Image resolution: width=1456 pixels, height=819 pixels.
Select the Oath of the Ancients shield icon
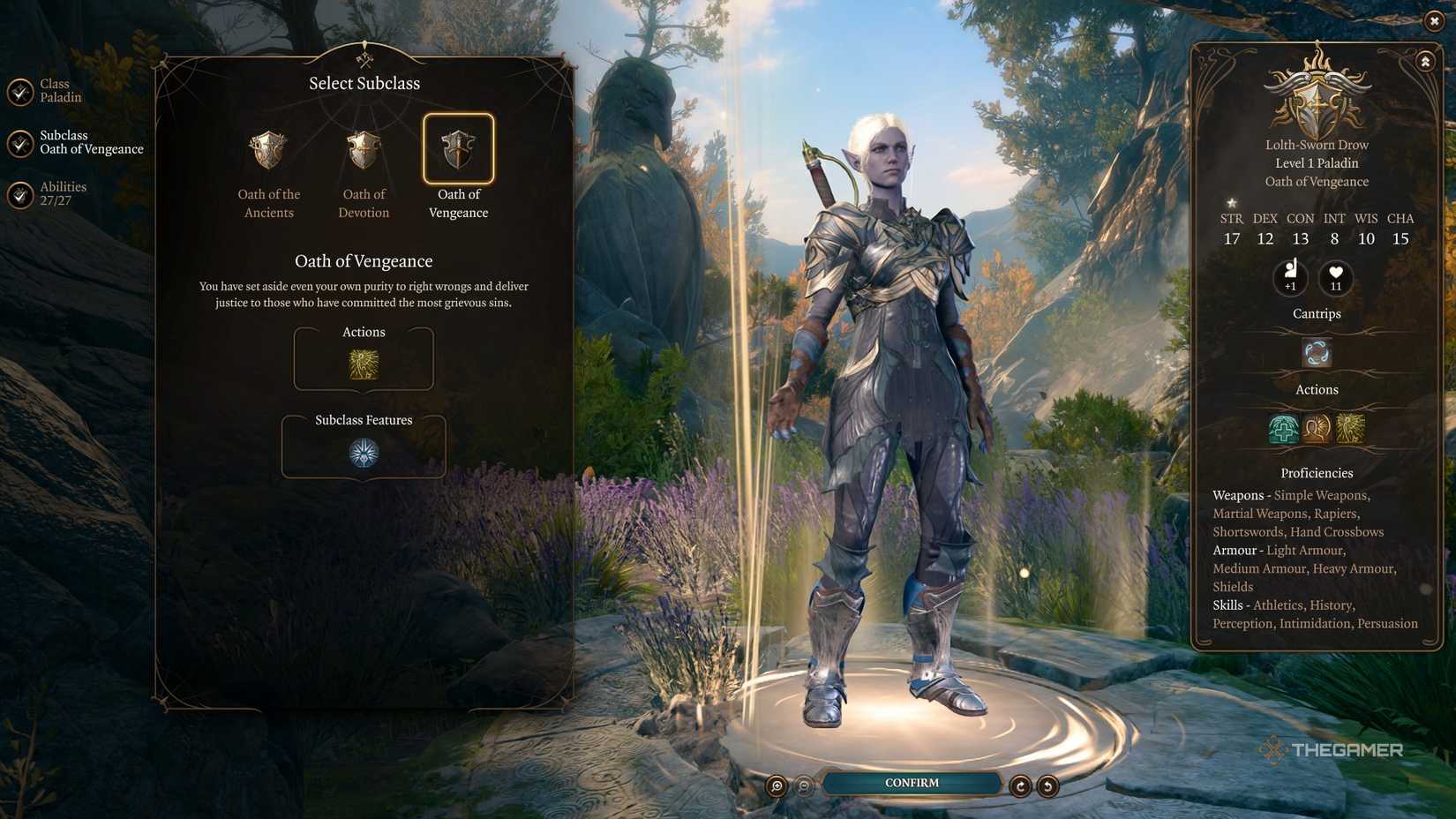pos(268,150)
